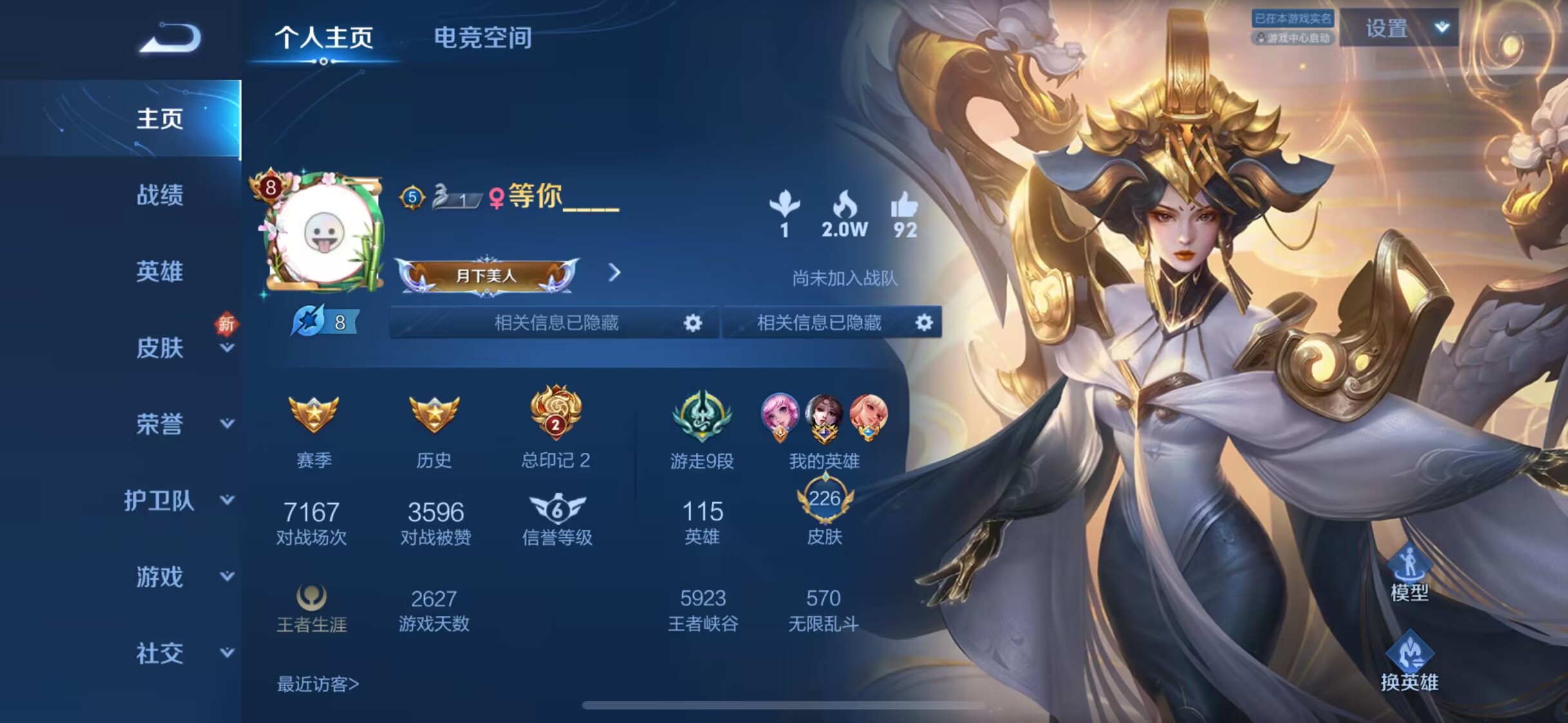Select the 个人主页 tab

click(x=324, y=38)
